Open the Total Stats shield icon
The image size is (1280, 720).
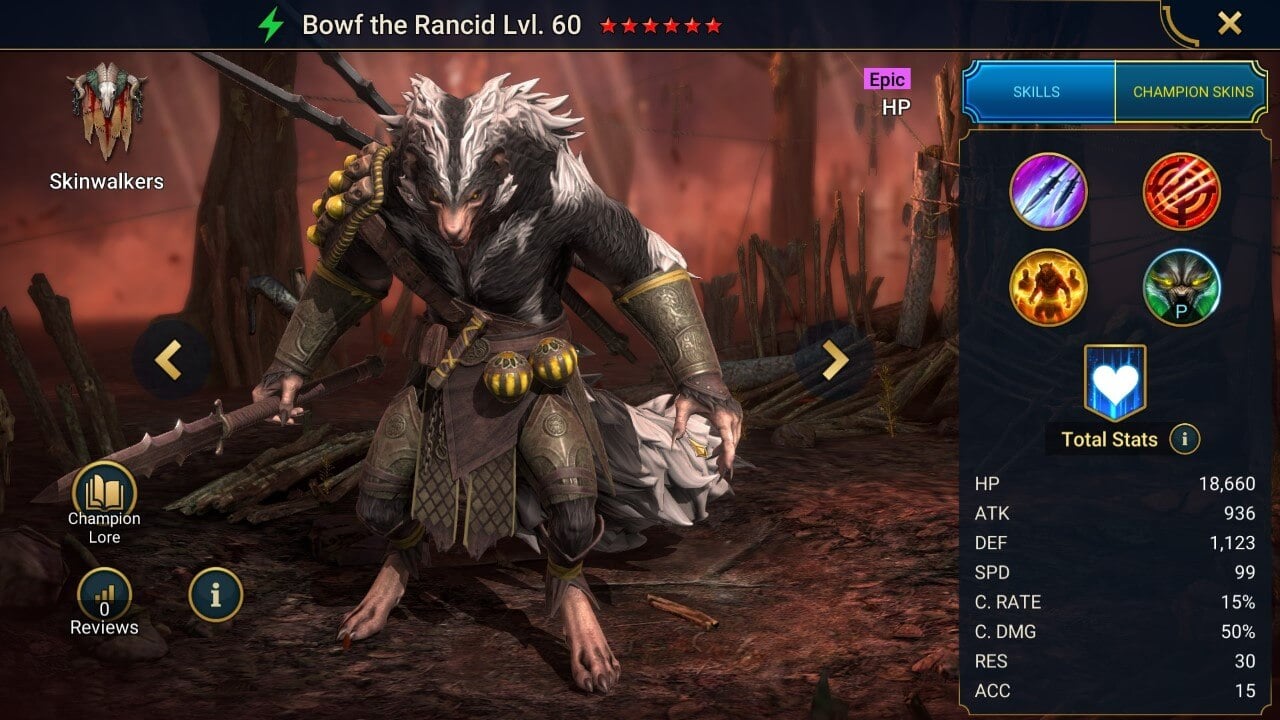(x=1114, y=381)
